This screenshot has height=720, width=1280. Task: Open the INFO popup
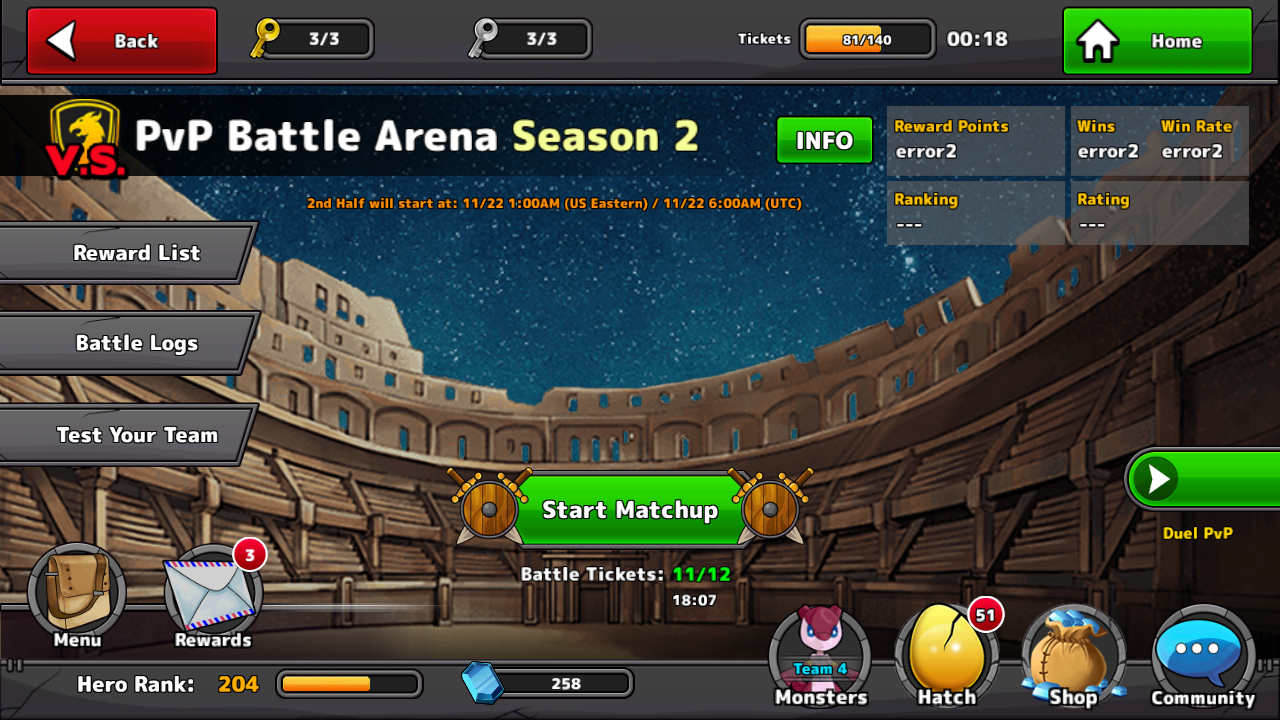point(824,140)
